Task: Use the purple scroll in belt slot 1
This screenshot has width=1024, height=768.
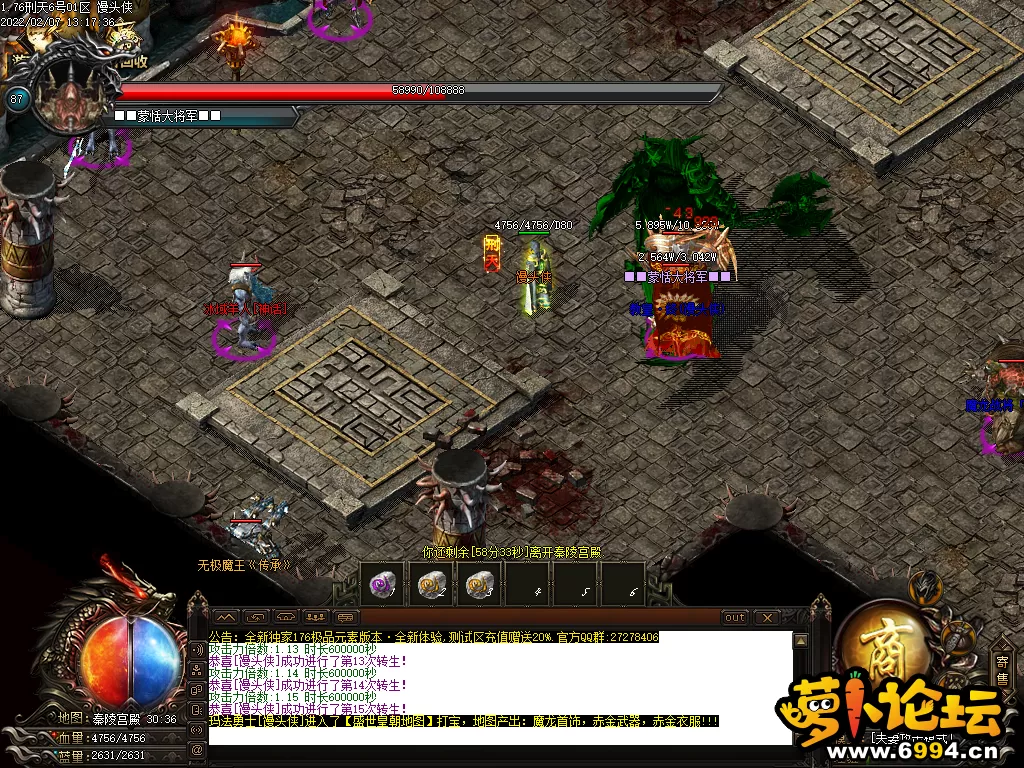Action: [382, 586]
